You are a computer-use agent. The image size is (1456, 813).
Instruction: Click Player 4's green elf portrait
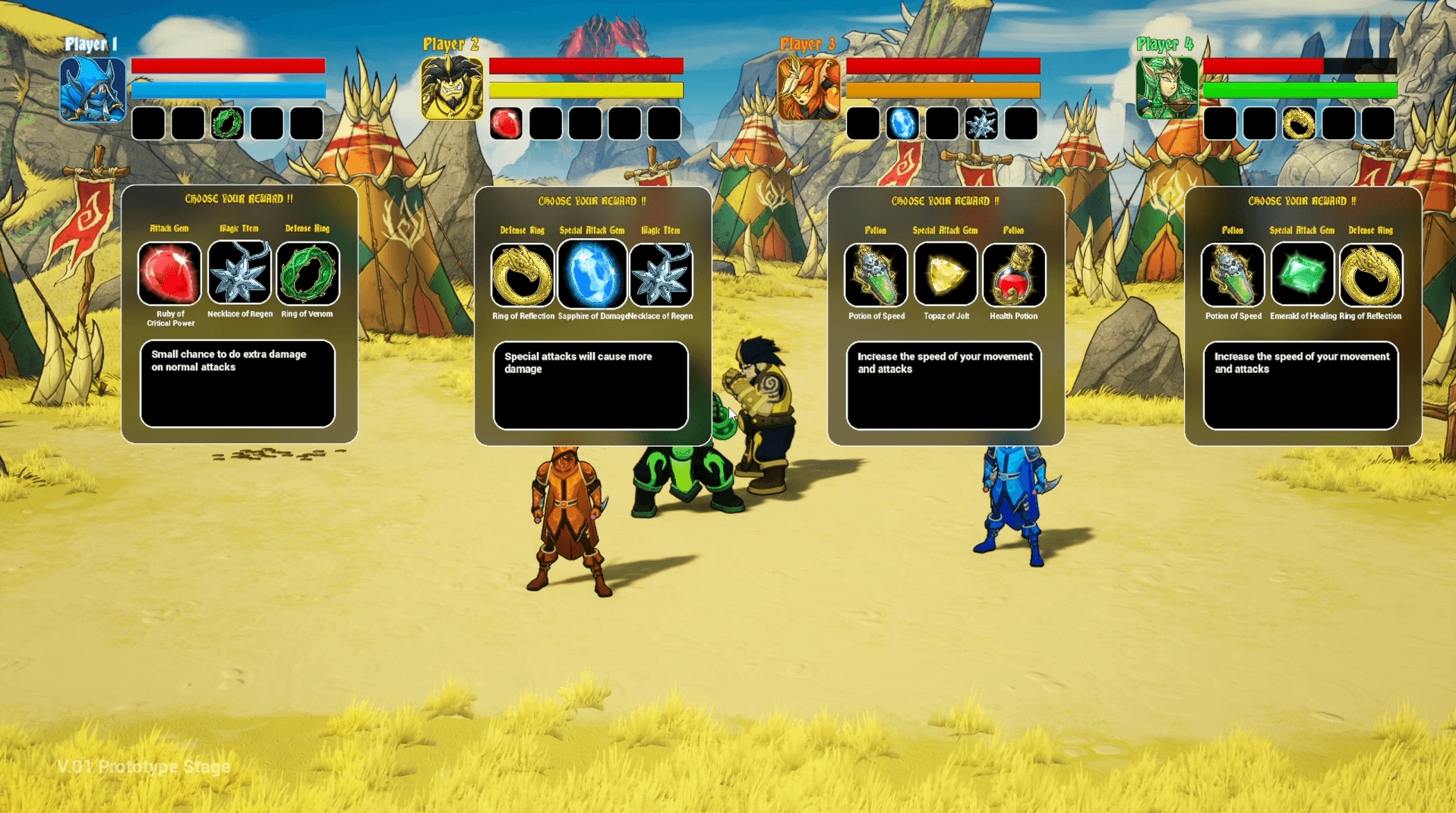[1166, 90]
